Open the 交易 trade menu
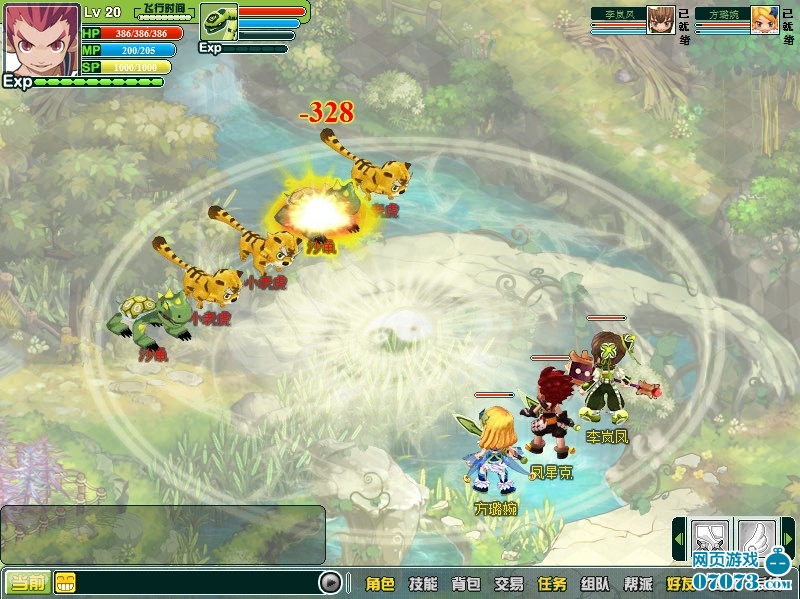 pyautogui.click(x=509, y=584)
